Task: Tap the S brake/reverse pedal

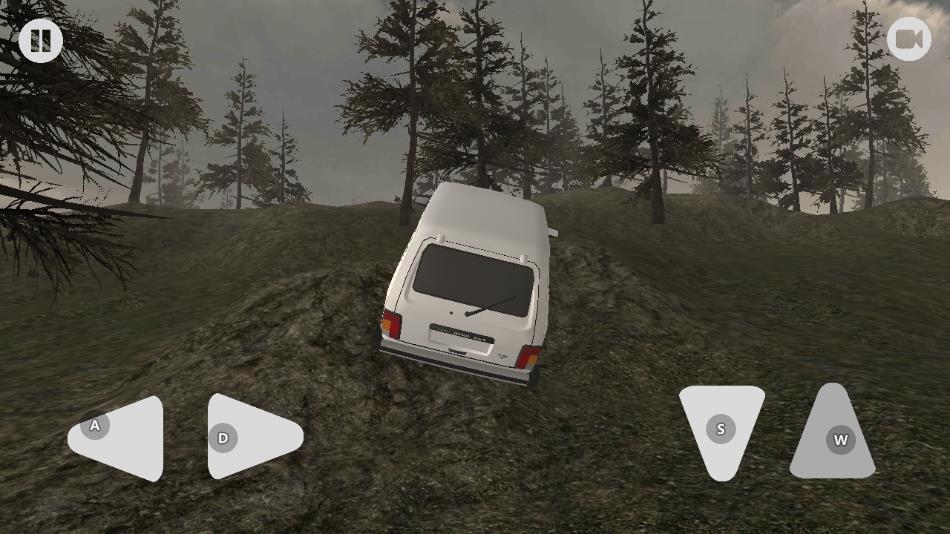Action: [x=721, y=428]
